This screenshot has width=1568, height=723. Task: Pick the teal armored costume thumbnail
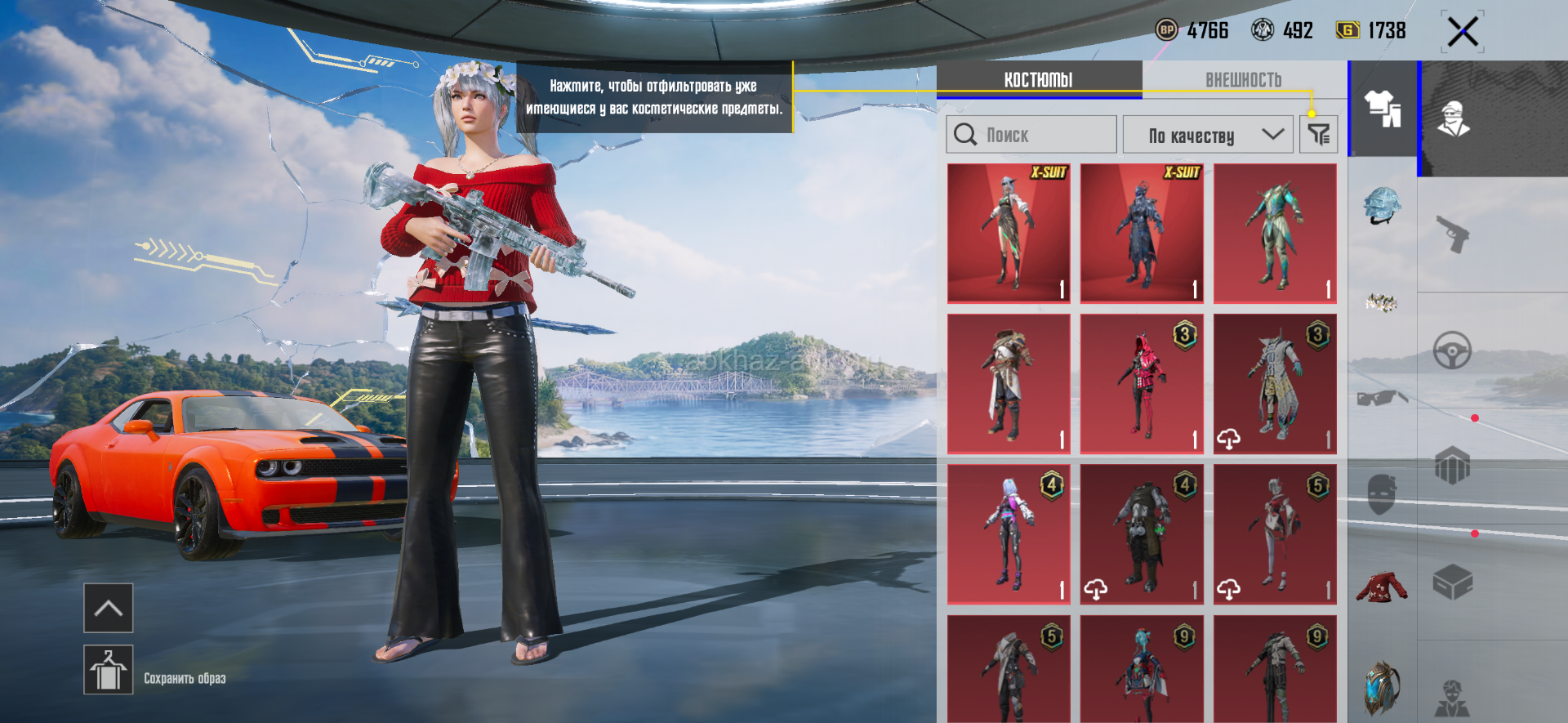click(x=1274, y=234)
